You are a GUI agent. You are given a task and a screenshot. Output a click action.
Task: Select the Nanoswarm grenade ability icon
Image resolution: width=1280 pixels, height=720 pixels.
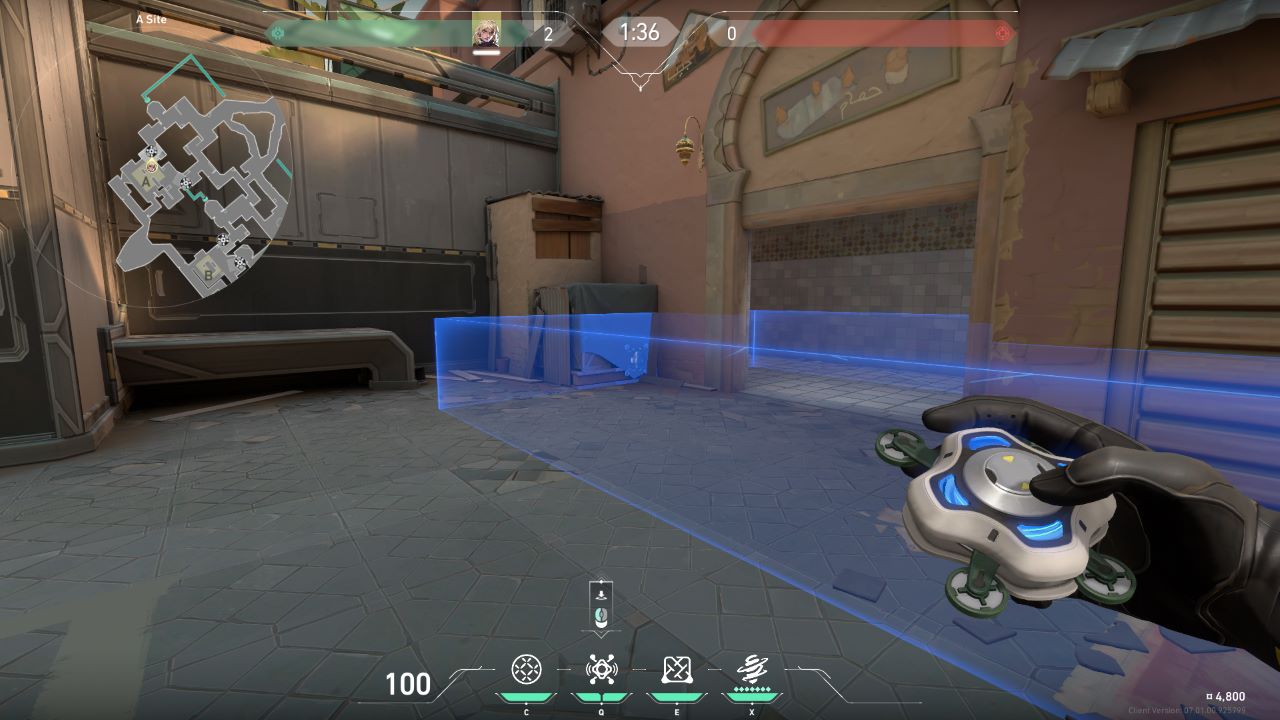click(526, 667)
